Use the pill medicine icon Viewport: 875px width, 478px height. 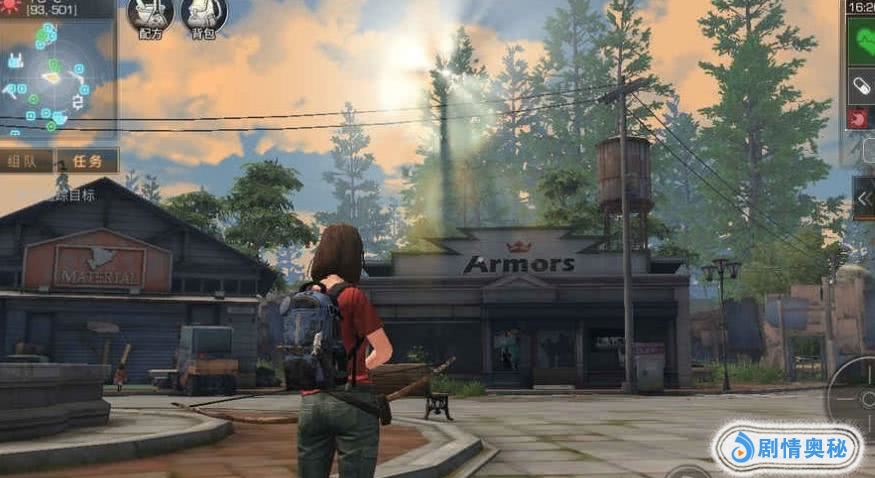pyautogui.click(x=861, y=86)
